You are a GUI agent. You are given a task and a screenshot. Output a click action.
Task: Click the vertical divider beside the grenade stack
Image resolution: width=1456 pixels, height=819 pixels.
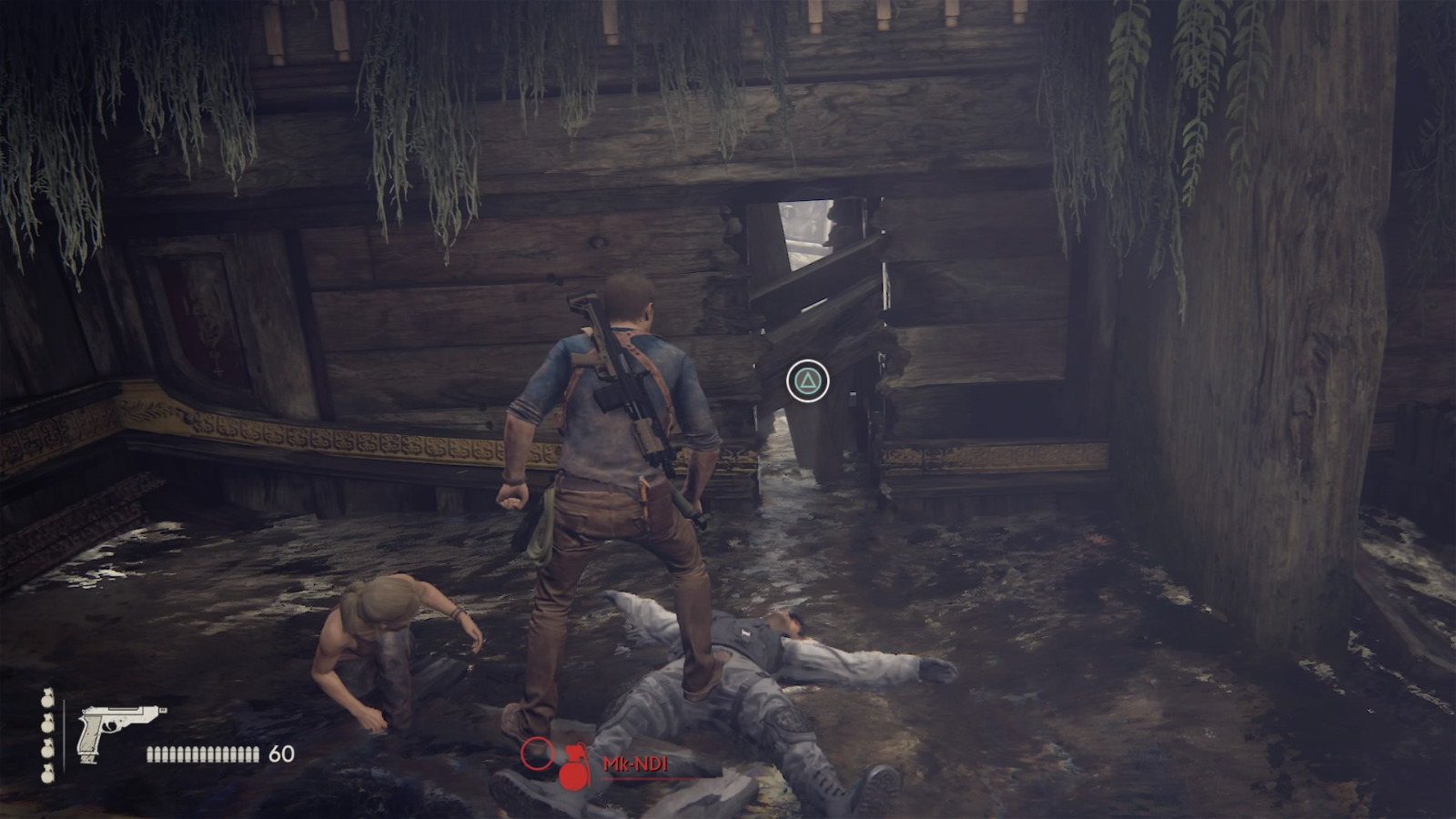tap(65, 735)
